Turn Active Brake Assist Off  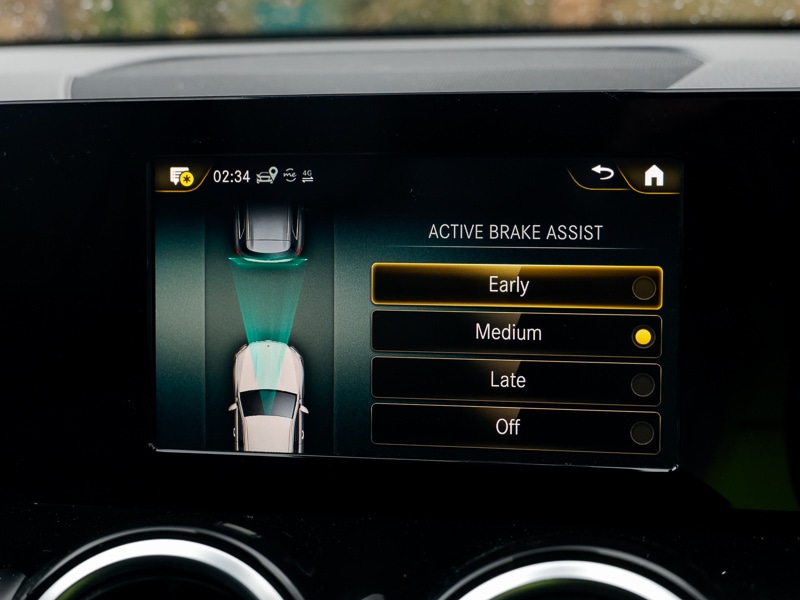click(516, 428)
